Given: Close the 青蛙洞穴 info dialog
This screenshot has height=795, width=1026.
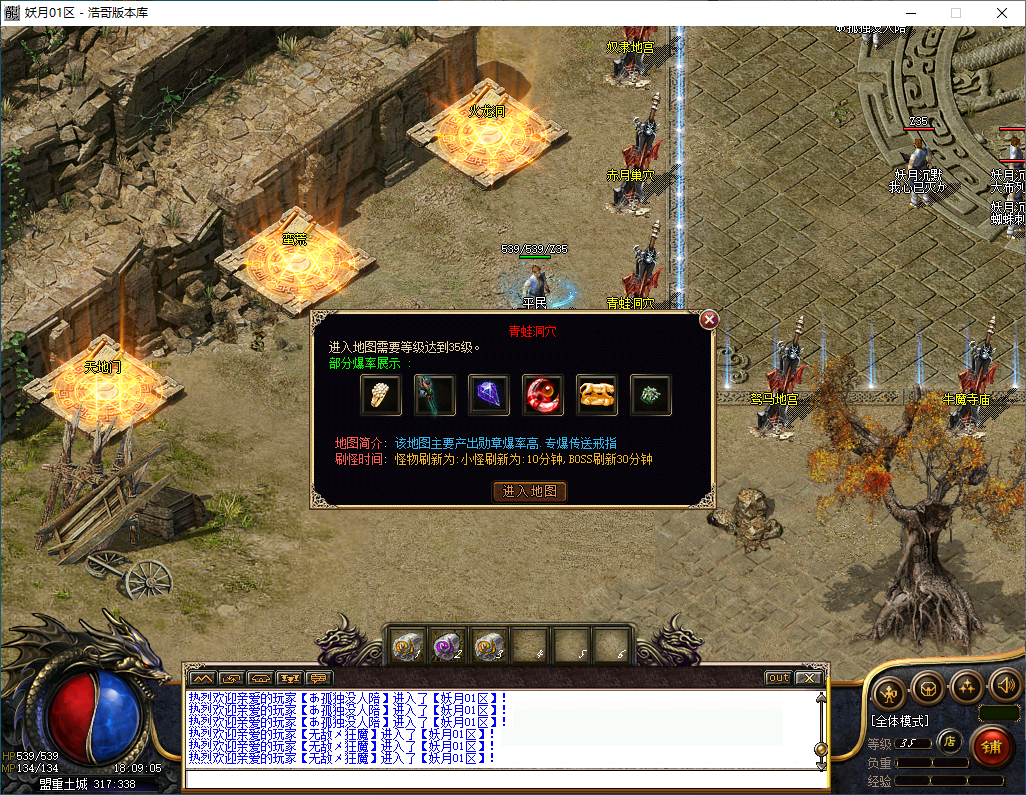Looking at the screenshot, I should [x=709, y=319].
